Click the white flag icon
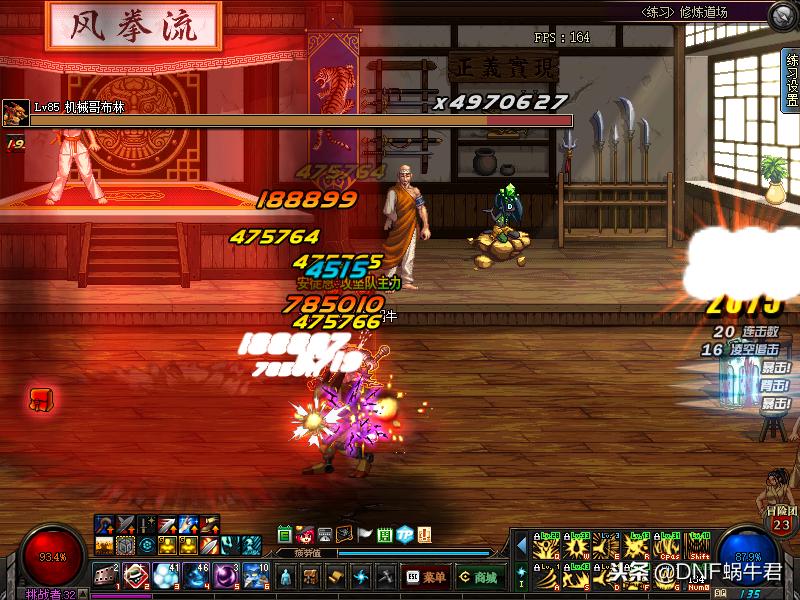Viewport: 800px width, 600px height. point(365,534)
